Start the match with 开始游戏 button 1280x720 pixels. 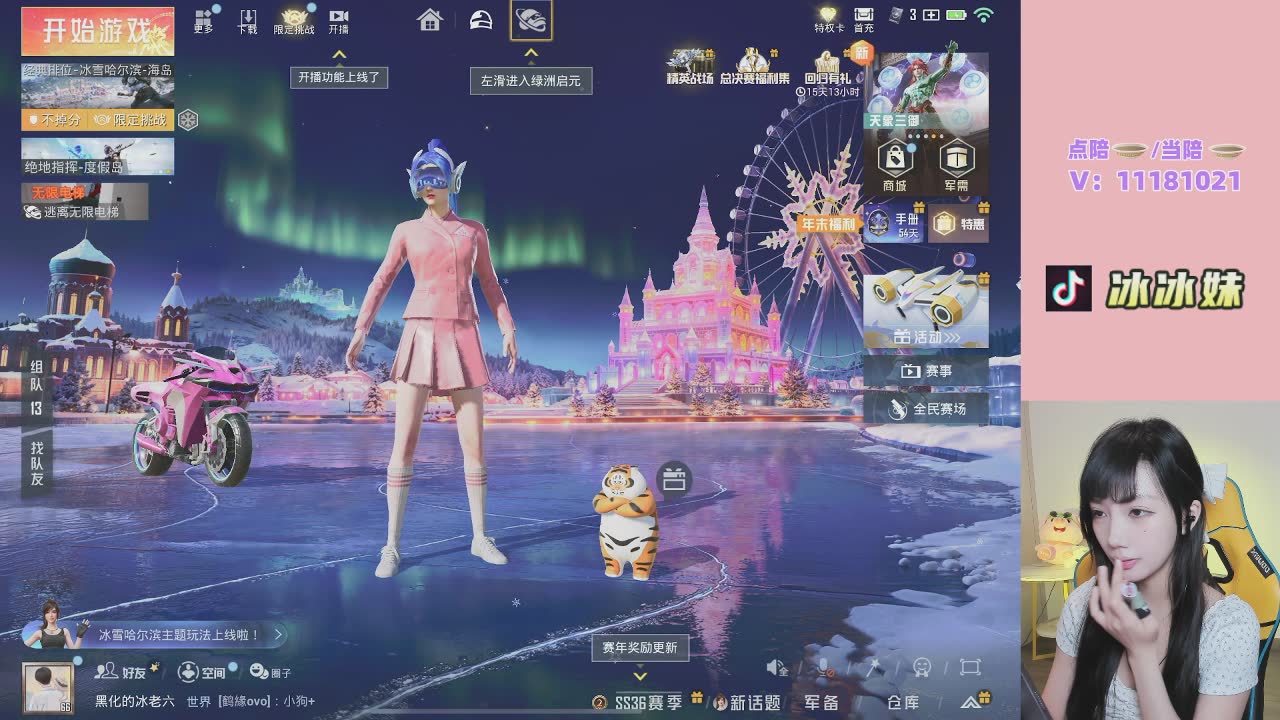coord(98,32)
